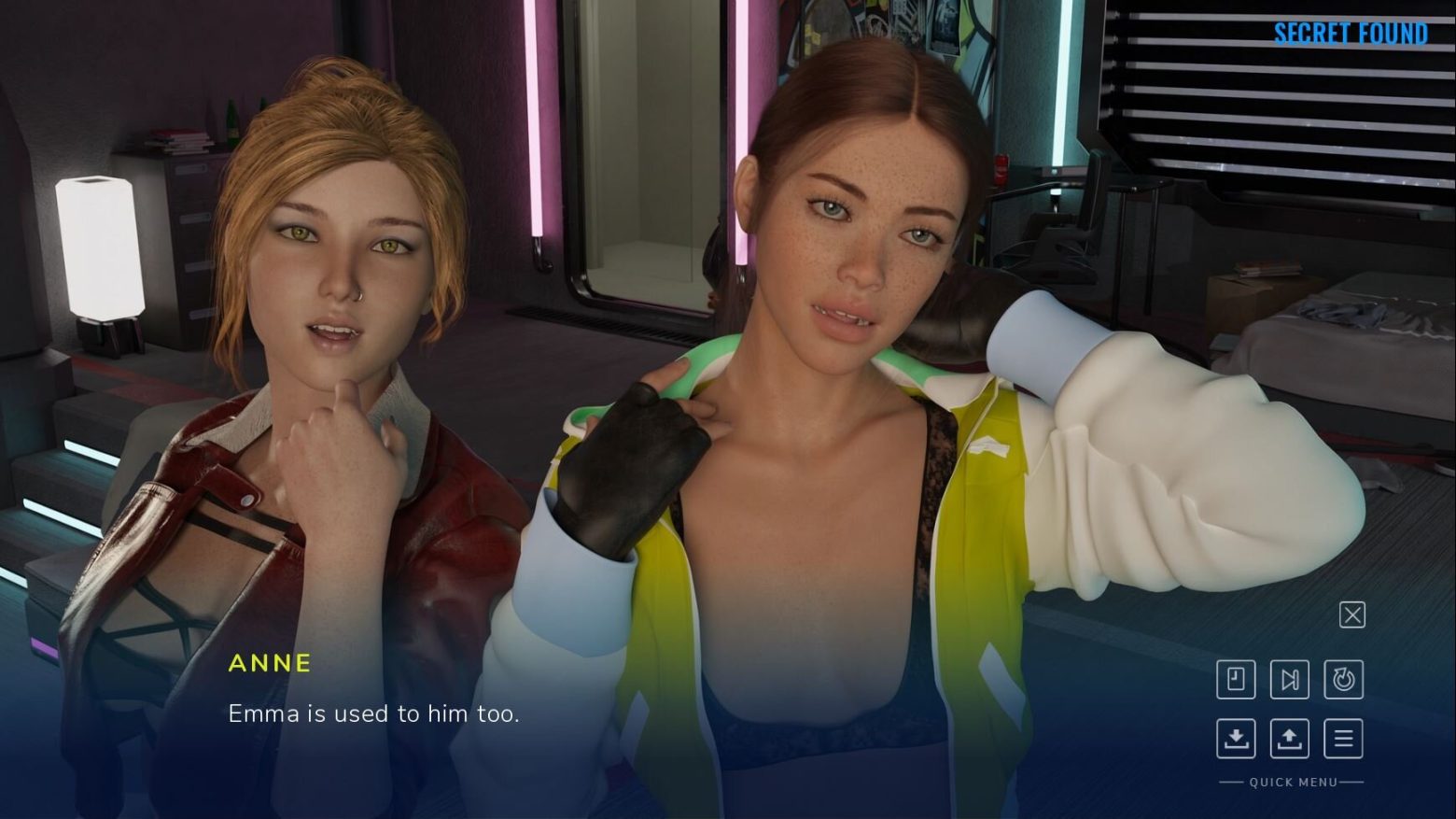Click the circular arrow auto button
Viewport: 1456px width, 819px height.
click(1343, 679)
